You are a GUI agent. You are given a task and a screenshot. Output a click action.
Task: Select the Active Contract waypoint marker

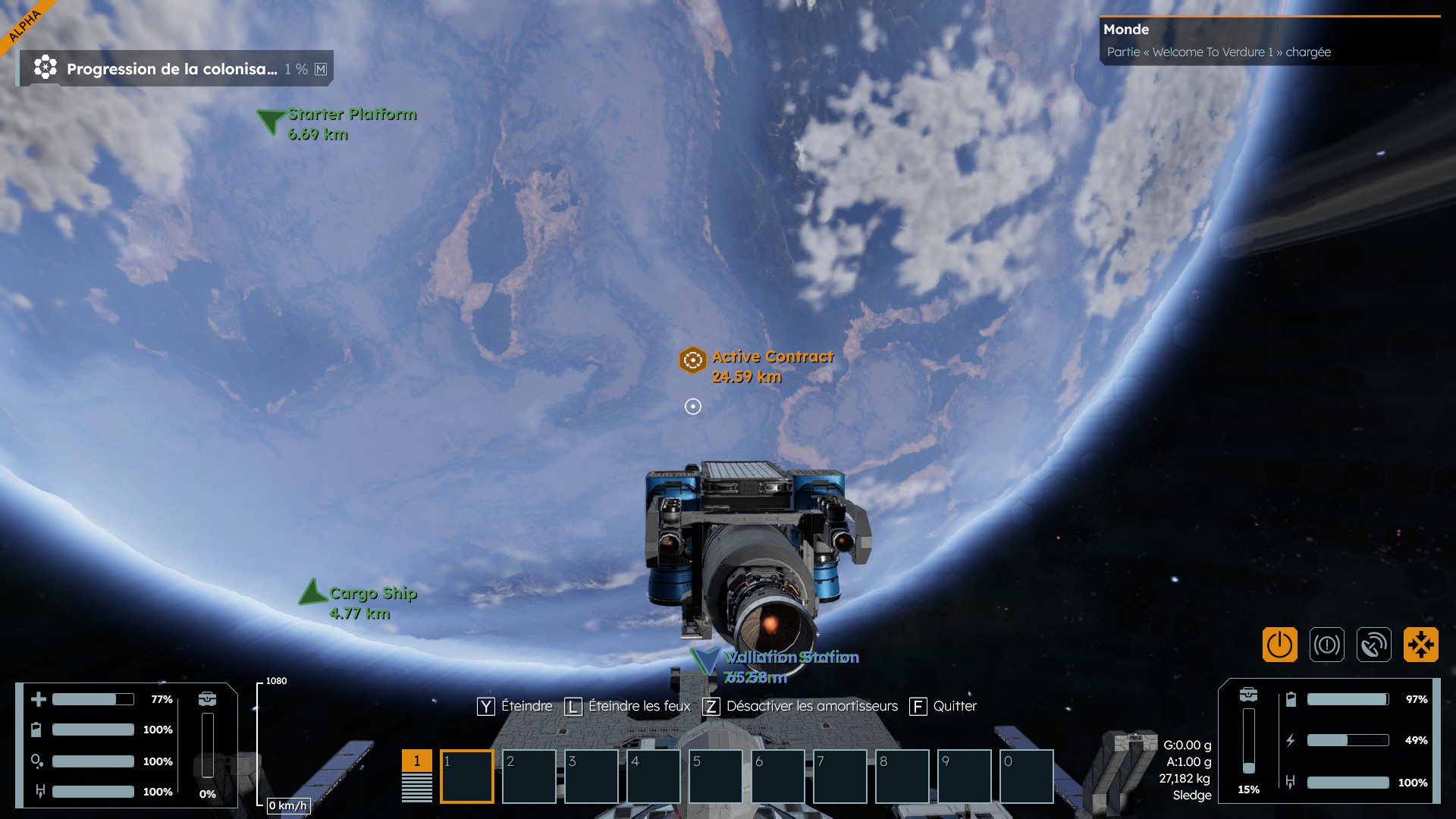pyautogui.click(x=692, y=360)
